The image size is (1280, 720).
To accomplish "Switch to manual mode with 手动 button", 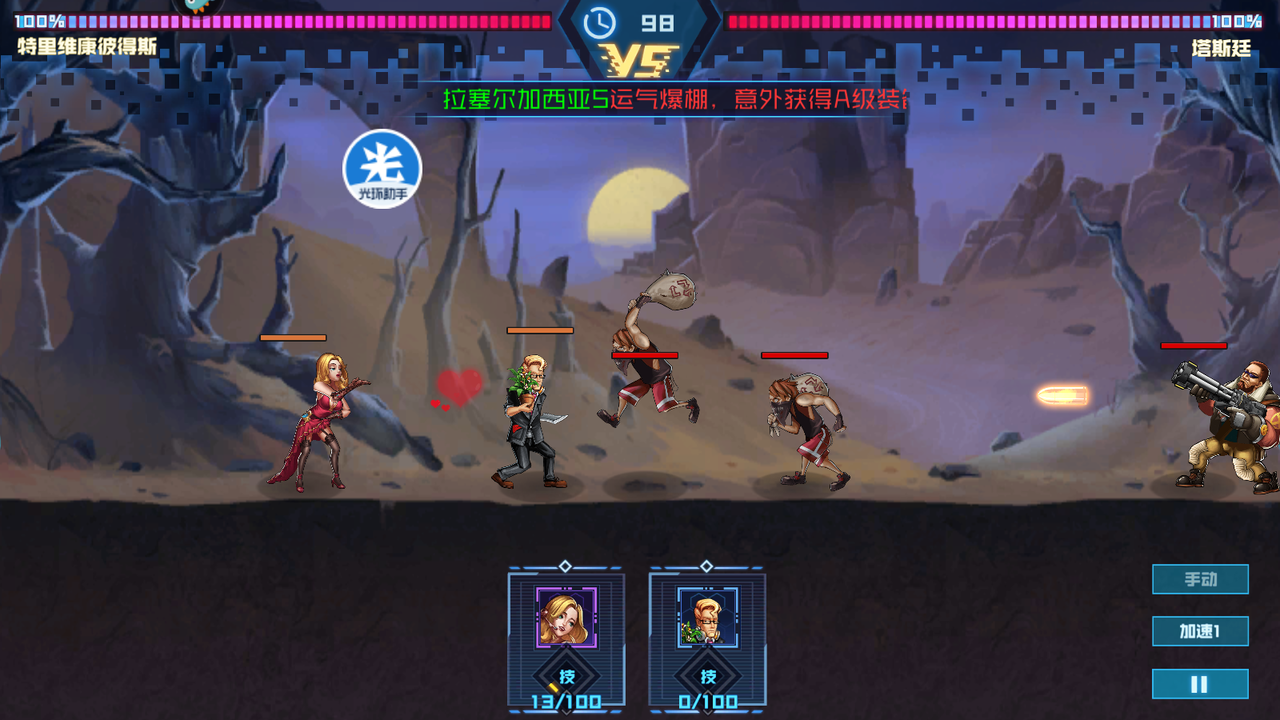I will coord(1200,579).
